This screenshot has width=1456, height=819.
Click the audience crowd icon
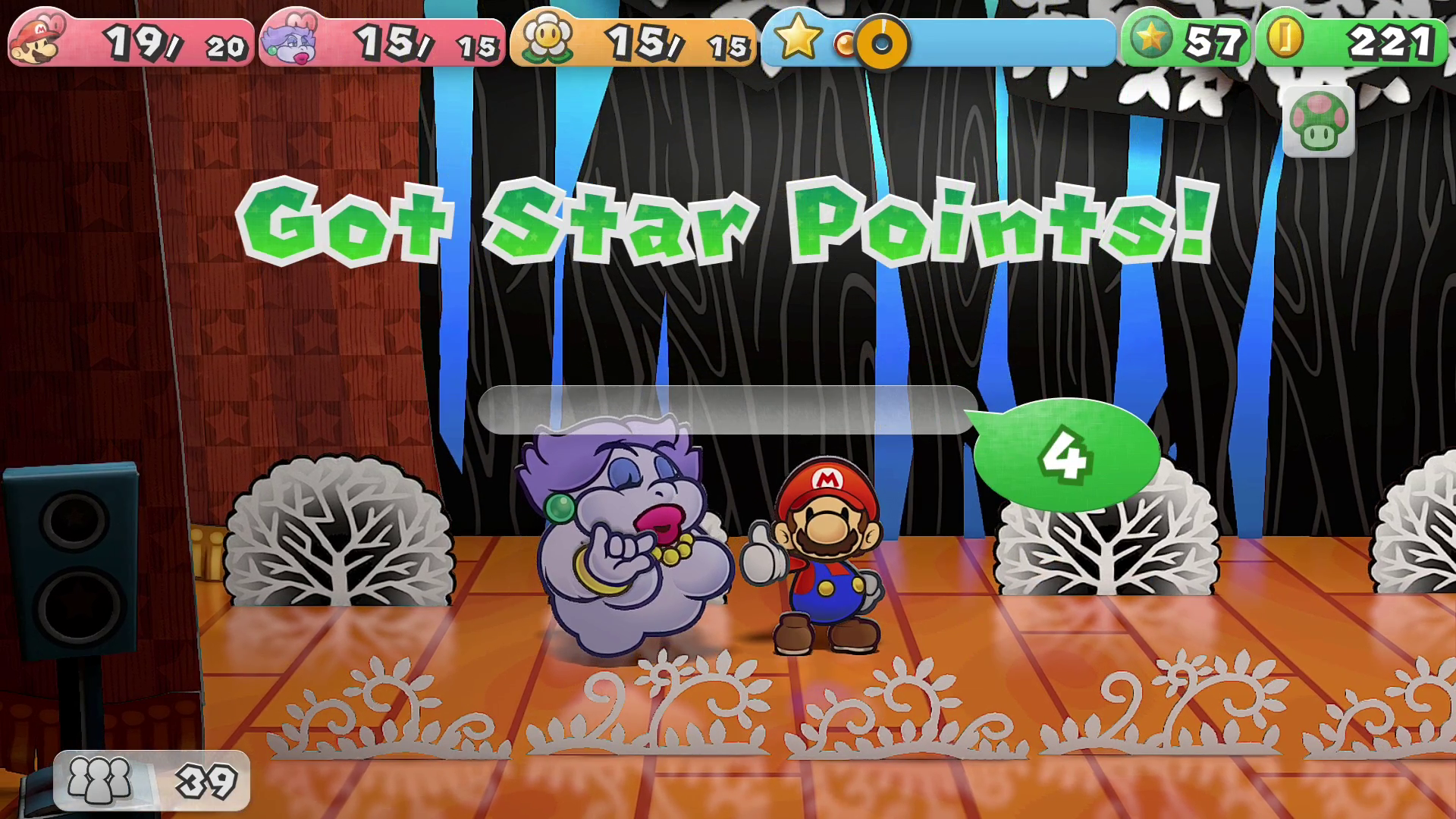point(100,780)
